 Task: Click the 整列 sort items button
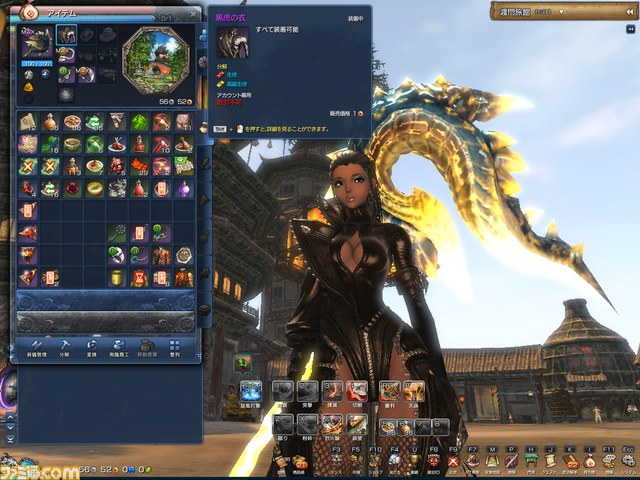pos(176,345)
